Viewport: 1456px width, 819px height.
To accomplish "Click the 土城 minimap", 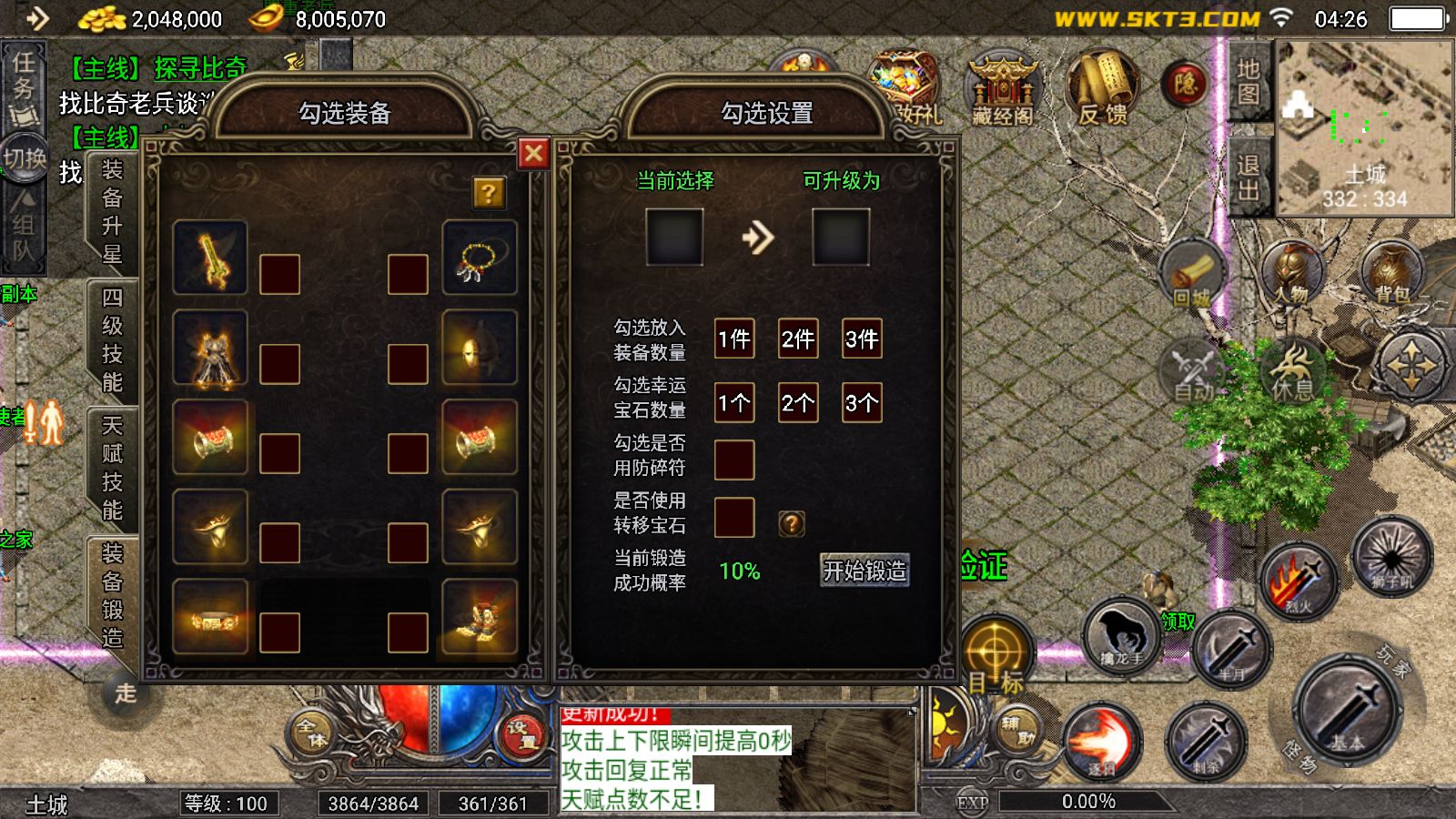I will pos(1363,127).
